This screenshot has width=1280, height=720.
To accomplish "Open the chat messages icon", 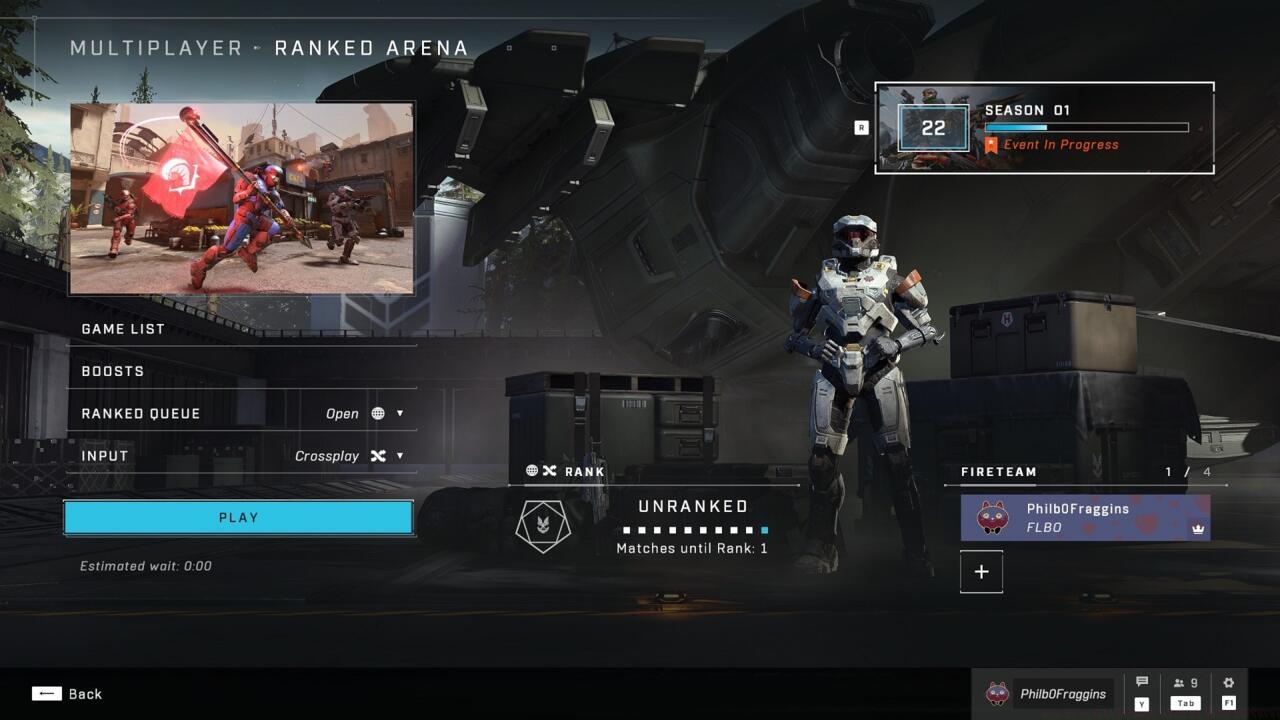I will click(1140, 682).
